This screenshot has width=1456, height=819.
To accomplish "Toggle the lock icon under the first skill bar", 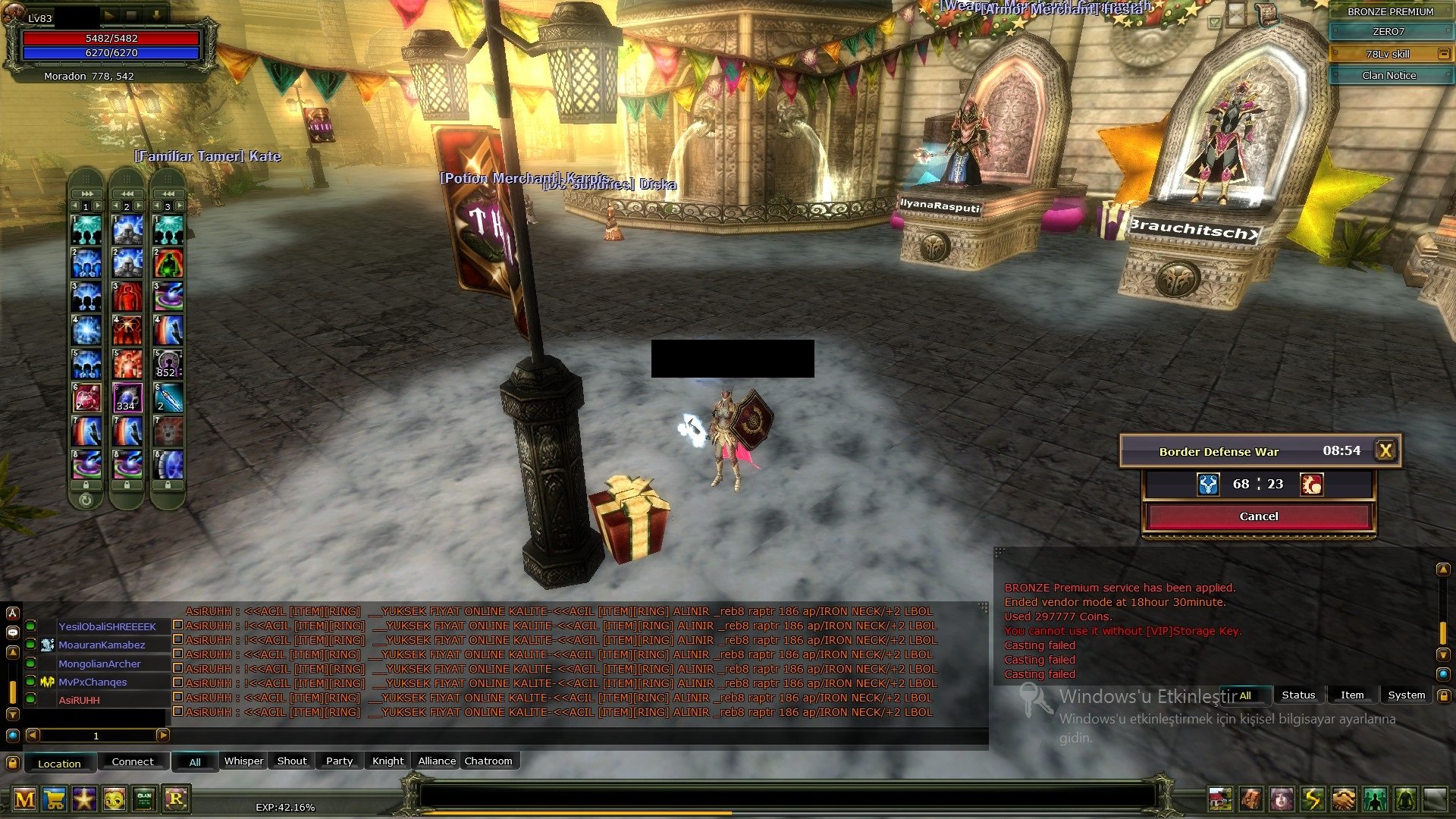I will click(86, 484).
